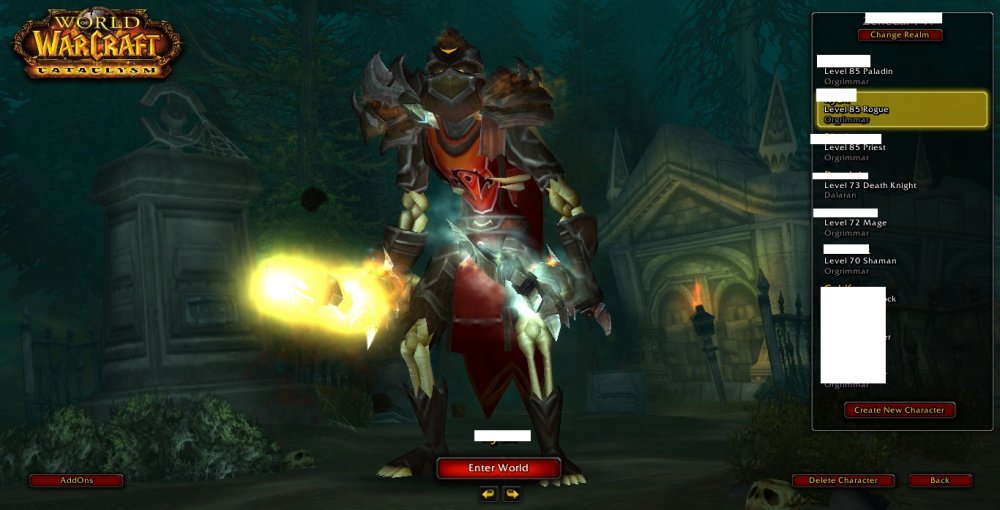Choose the Level 70 Shaman character
This screenshot has width=1000, height=510.
[x=859, y=261]
